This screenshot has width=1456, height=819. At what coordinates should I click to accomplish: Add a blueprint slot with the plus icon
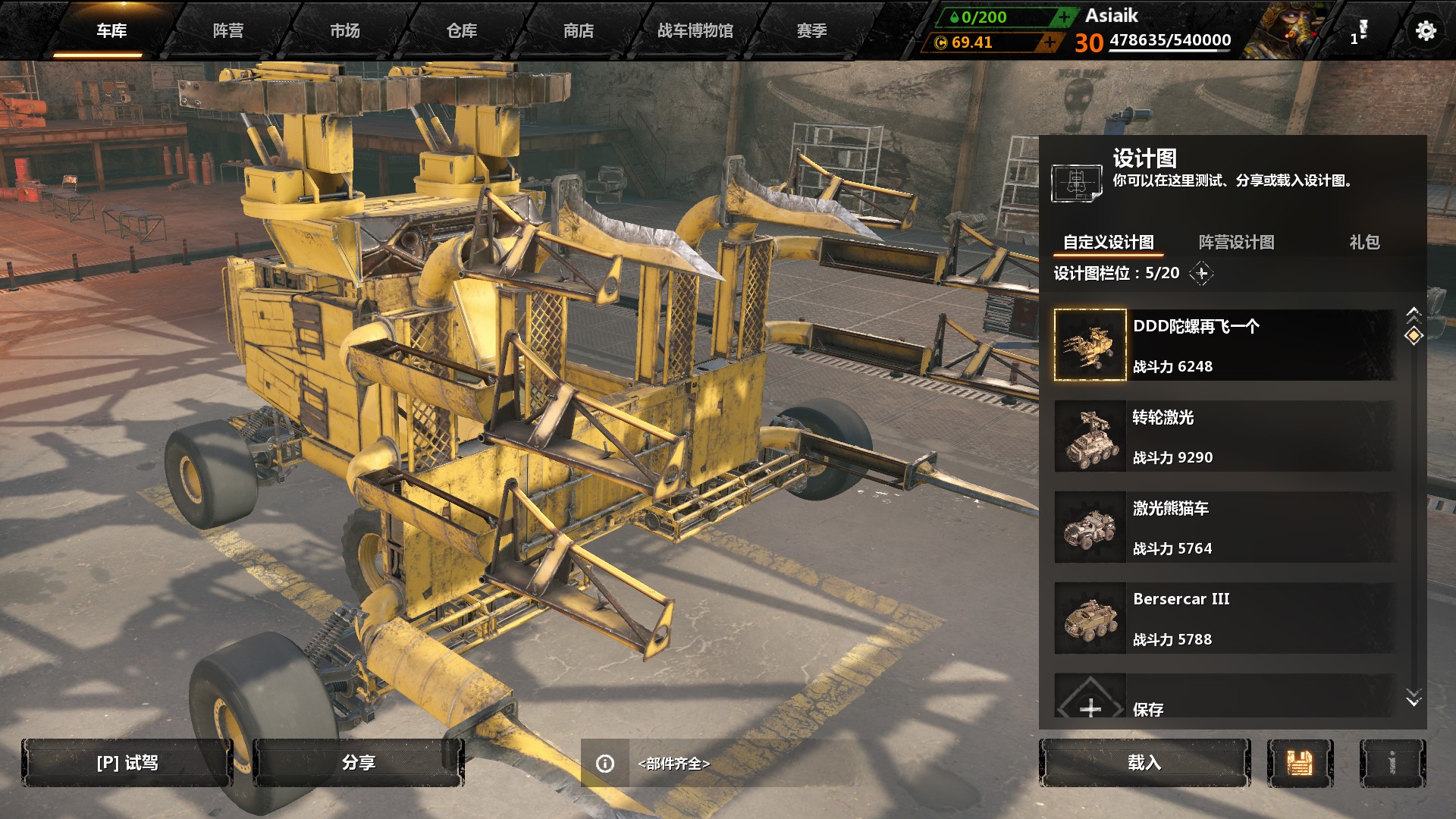point(1202,273)
